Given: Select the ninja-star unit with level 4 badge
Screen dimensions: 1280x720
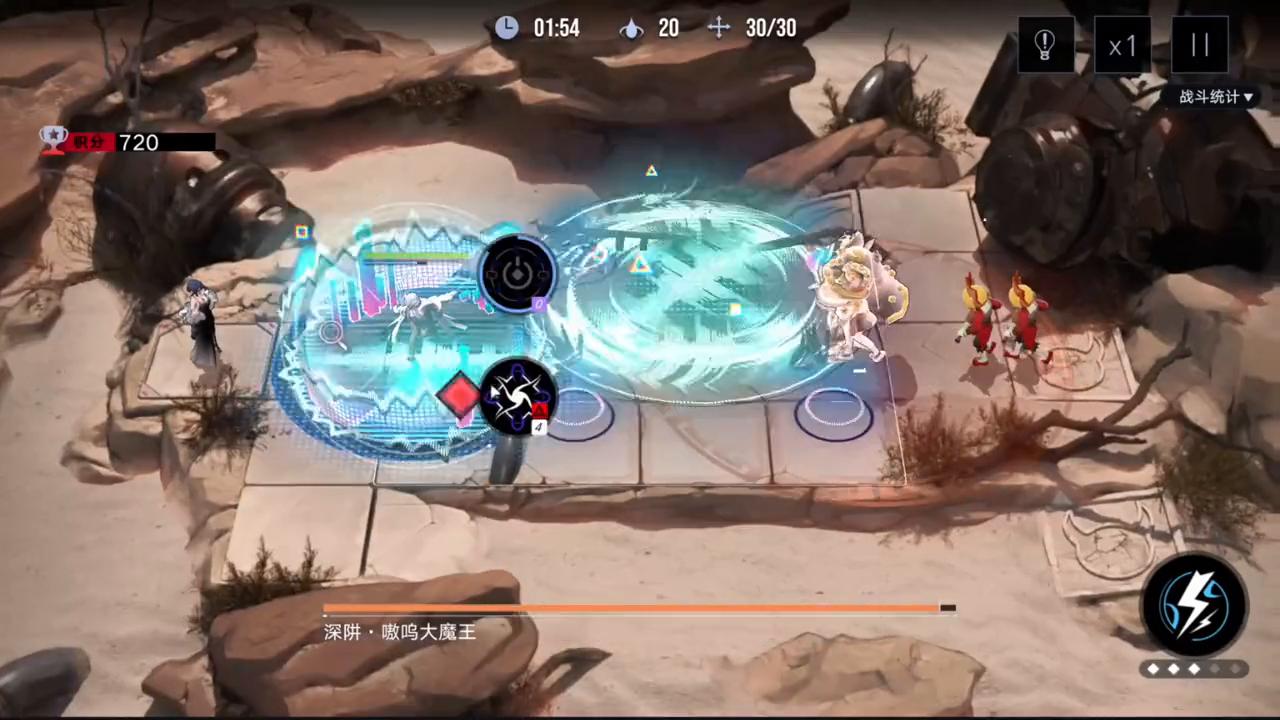Looking at the screenshot, I should pyautogui.click(x=517, y=398).
